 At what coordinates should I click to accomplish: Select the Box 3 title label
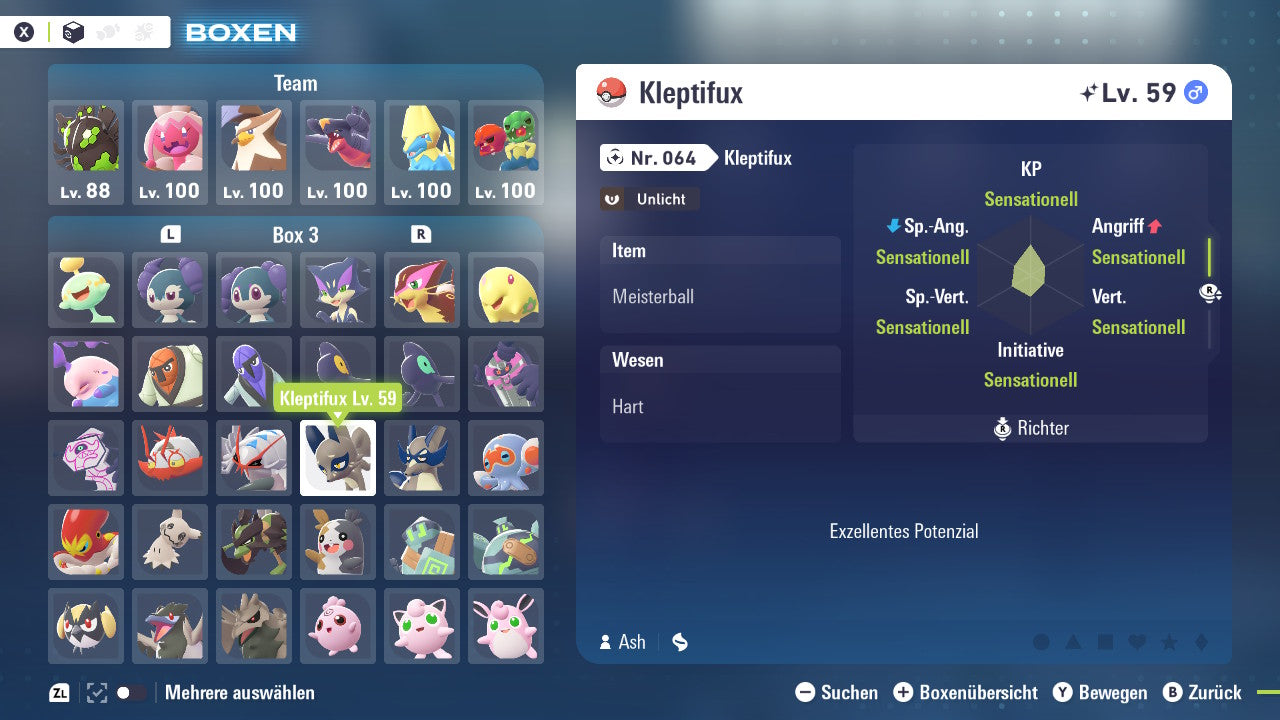[294, 235]
